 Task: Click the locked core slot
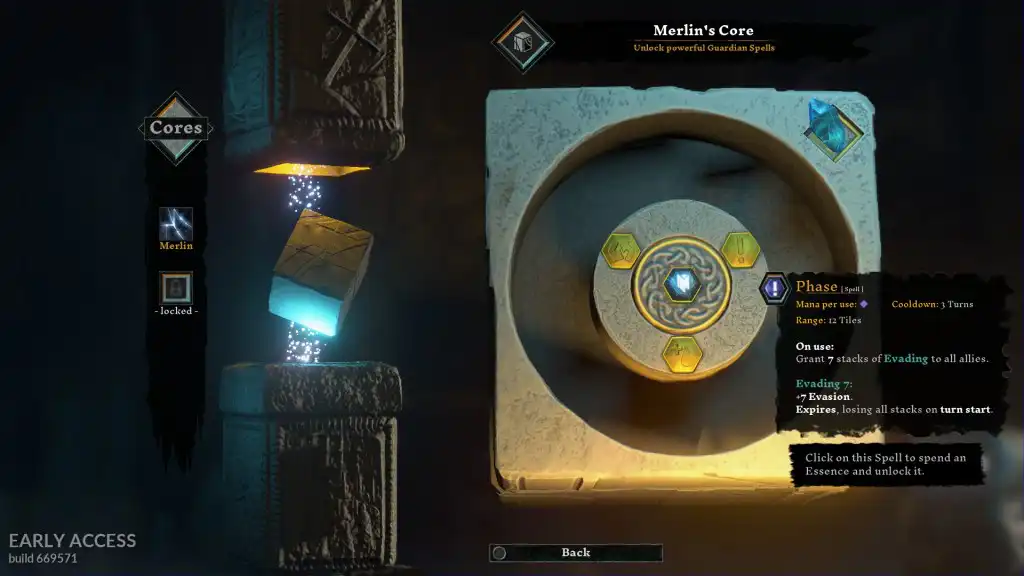[176, 288]
